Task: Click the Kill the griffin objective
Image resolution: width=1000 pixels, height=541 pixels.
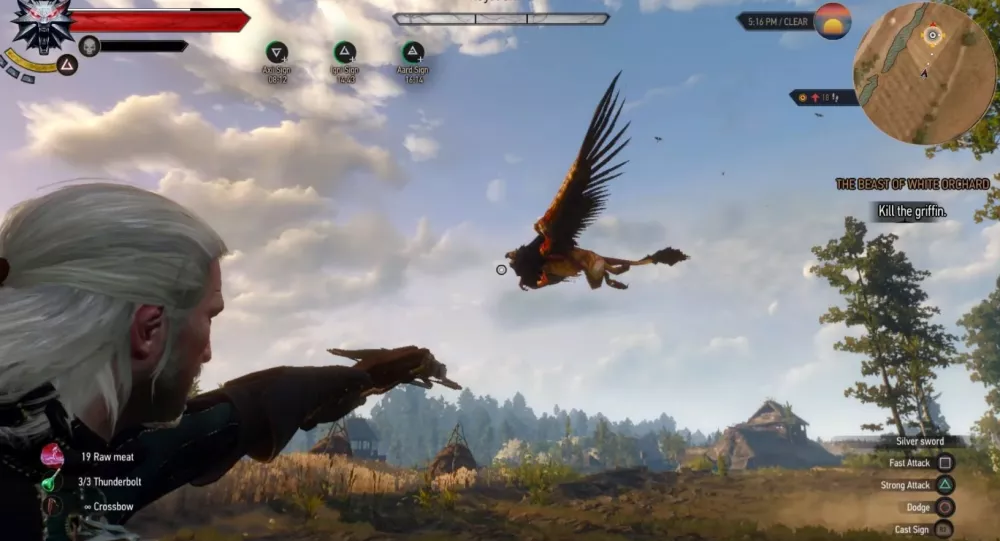Action: point(911,211)
